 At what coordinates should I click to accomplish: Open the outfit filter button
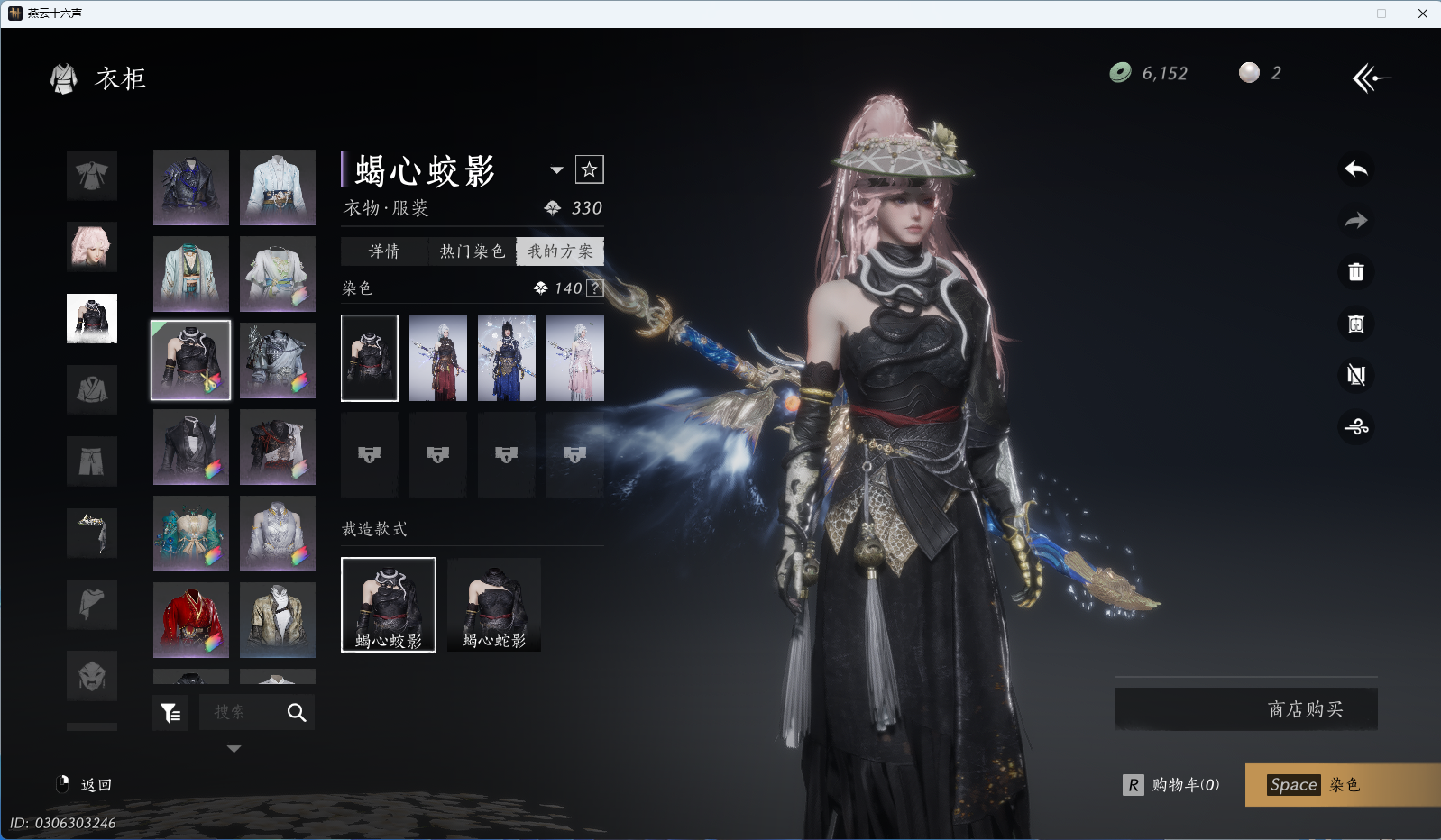(170, 713)
